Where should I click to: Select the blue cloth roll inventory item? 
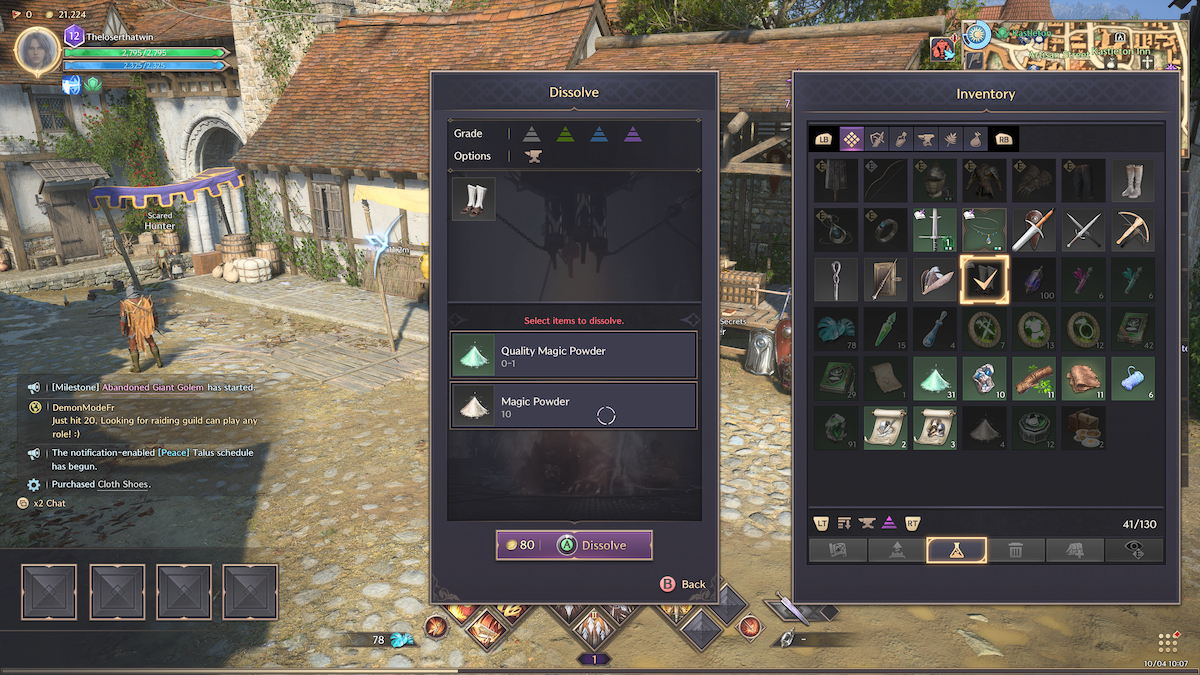pos(1133,380)
